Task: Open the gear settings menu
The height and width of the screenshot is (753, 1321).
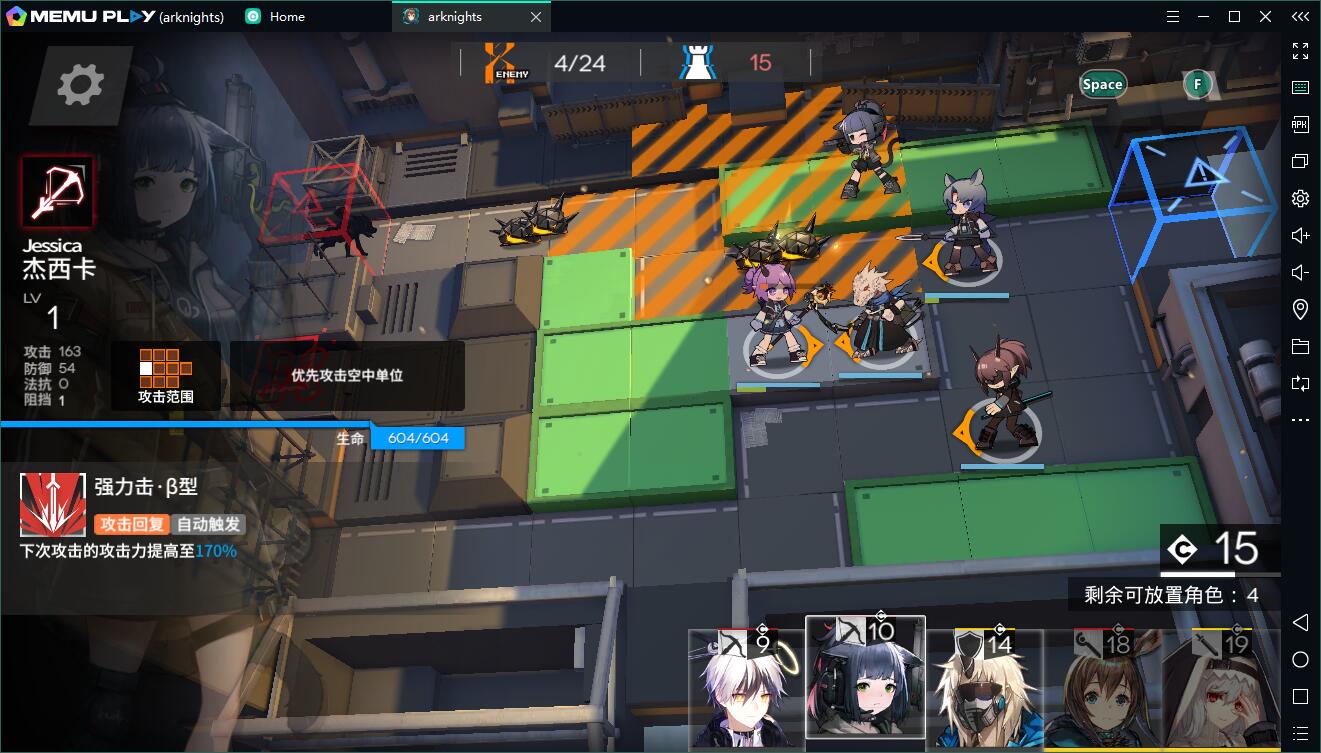Action: point(80,85)
